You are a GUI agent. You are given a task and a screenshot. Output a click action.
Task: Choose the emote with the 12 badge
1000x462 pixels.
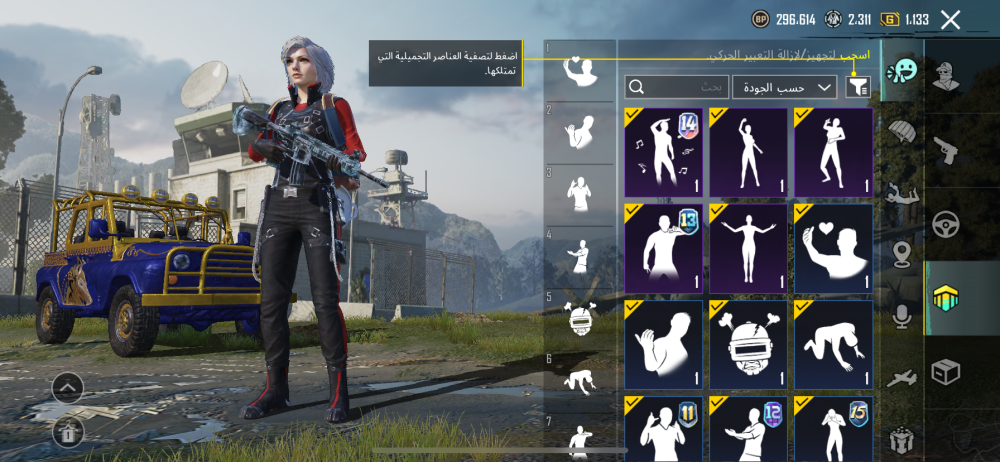(x=748, y=428)
